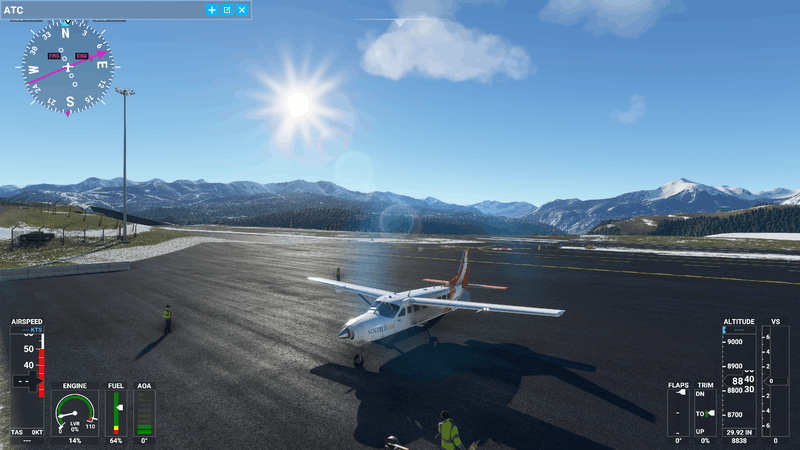Screen dimensions: 800x450
Task: Click the compass navigation dial
Action: click(68, 66)
